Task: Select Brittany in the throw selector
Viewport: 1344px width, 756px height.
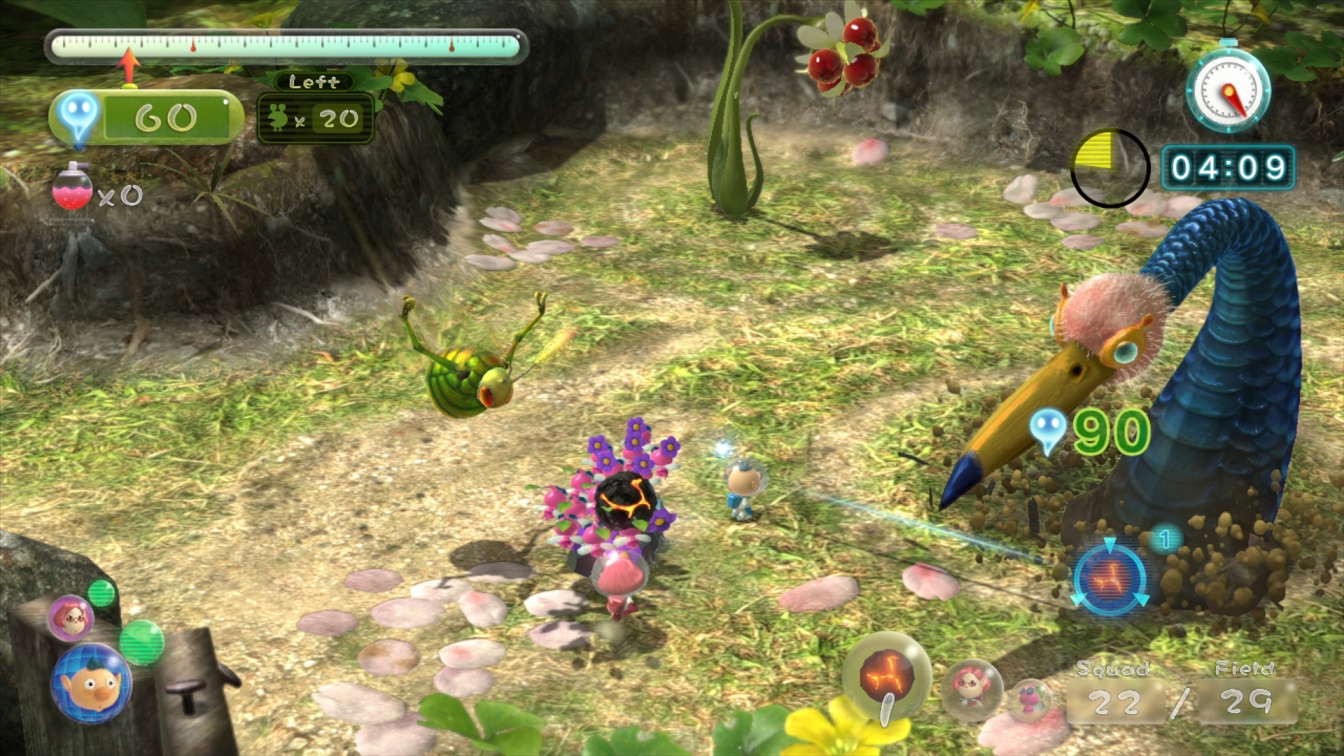Action: coord(970,689)
